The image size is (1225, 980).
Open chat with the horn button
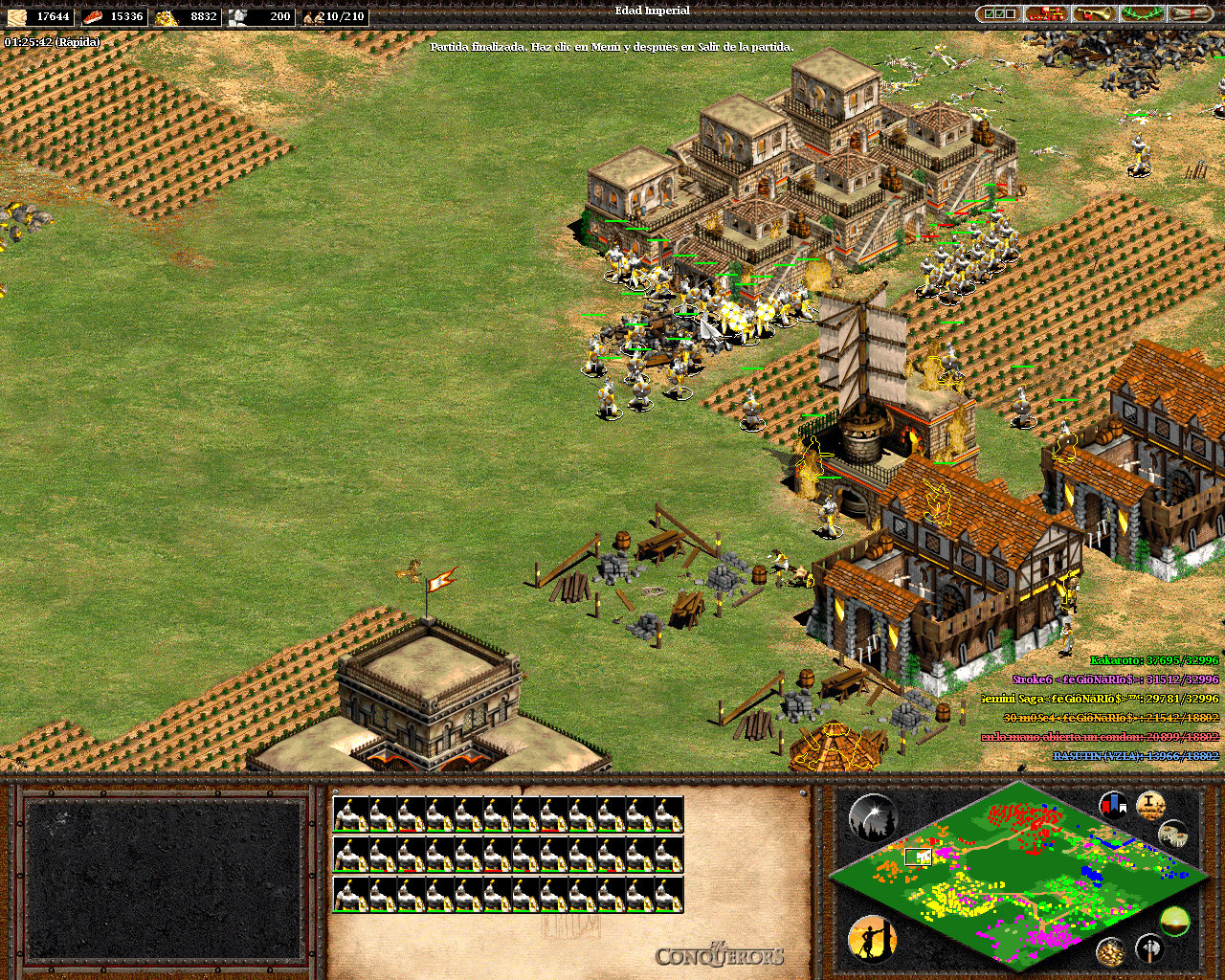[1094, 14]
